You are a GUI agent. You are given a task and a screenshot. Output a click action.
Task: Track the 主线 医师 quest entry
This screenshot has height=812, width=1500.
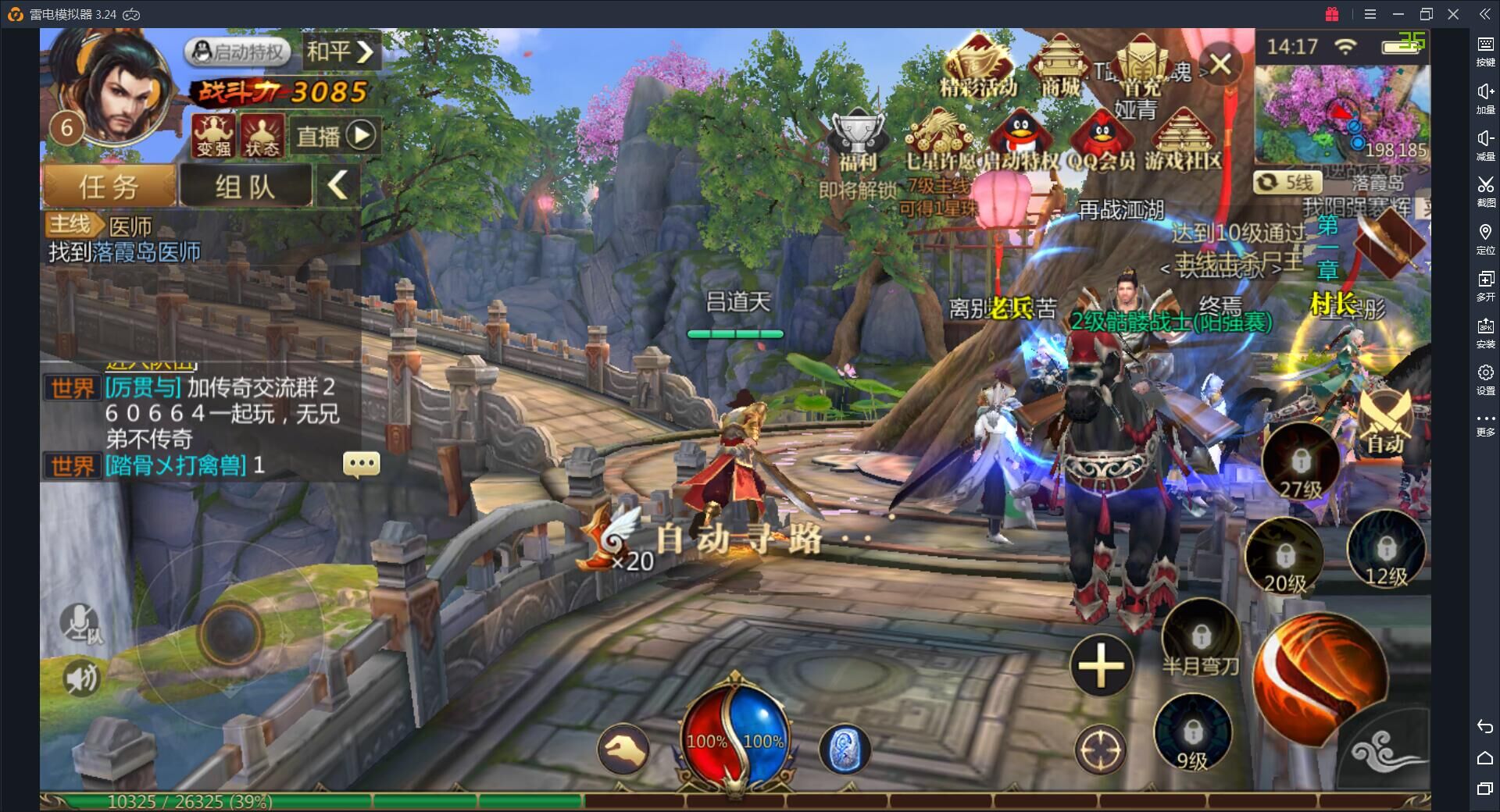(x=125, y=239)
